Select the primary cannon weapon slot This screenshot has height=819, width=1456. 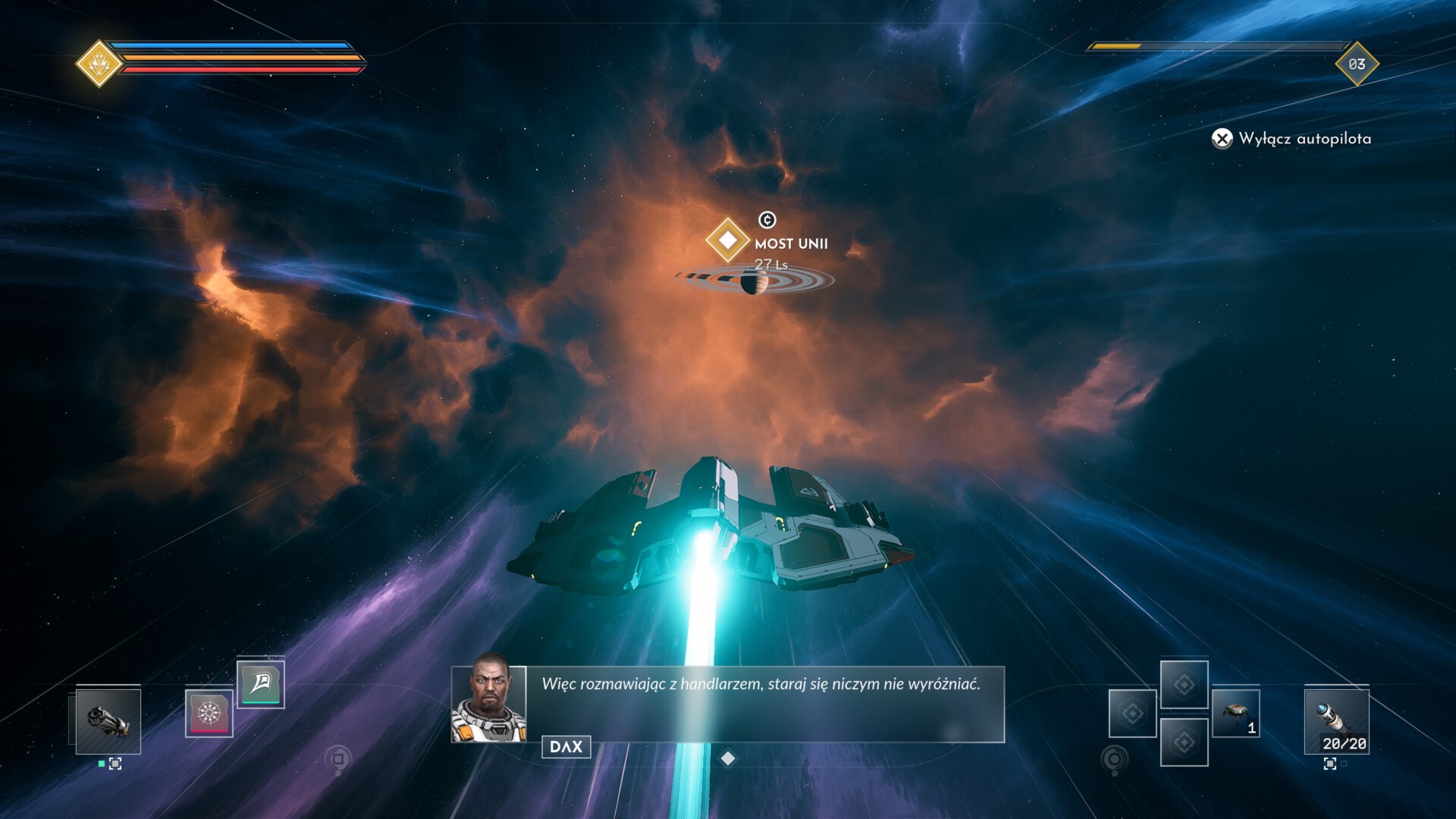[108, 721]
